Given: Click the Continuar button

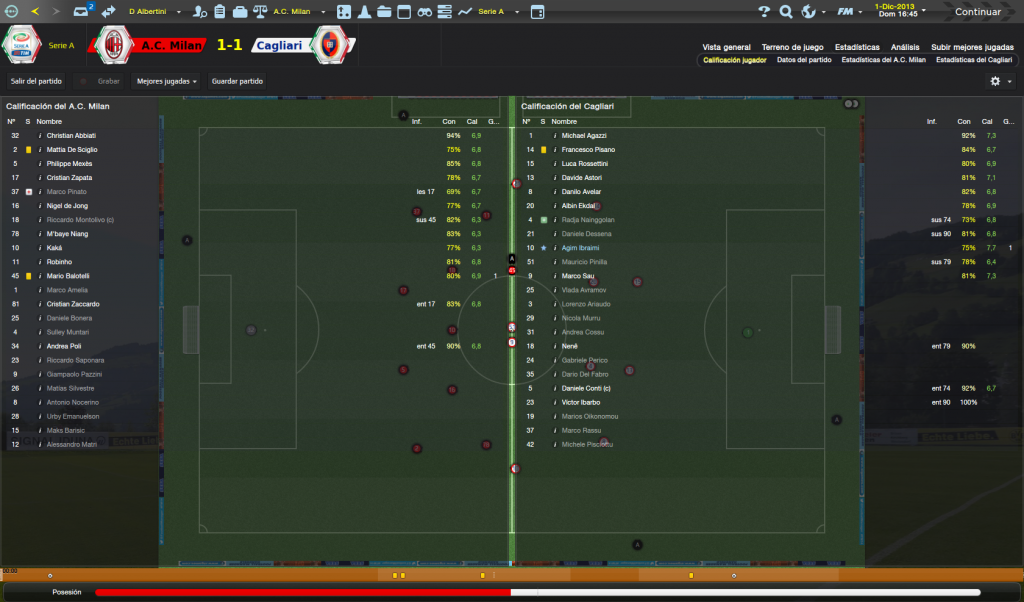Looking at the screenshot, I should tap(977, 12).
